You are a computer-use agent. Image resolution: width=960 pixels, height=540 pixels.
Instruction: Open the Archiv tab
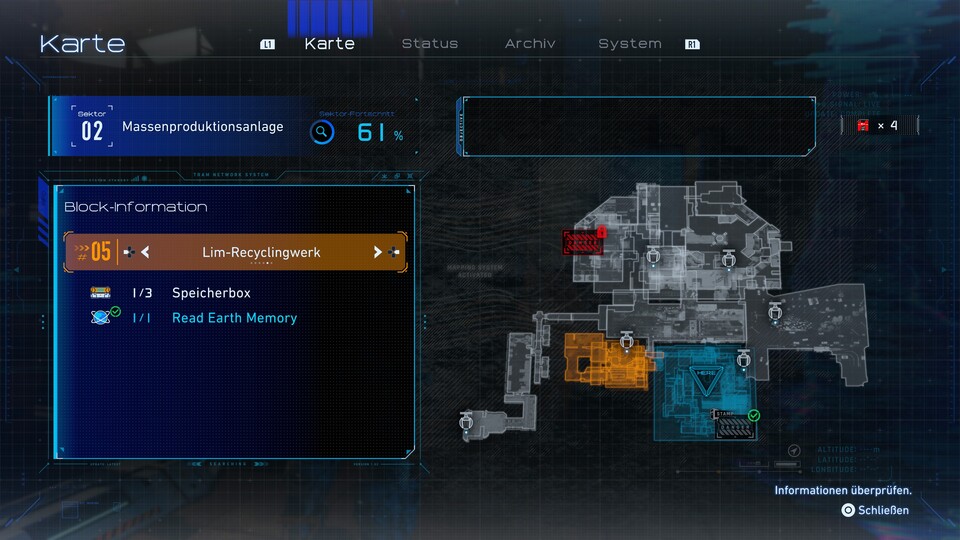coord(530,44)
